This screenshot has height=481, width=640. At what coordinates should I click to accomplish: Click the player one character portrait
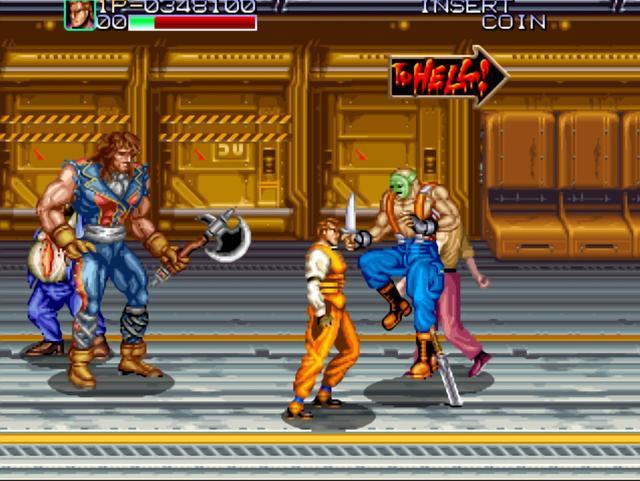pos(80,14)
